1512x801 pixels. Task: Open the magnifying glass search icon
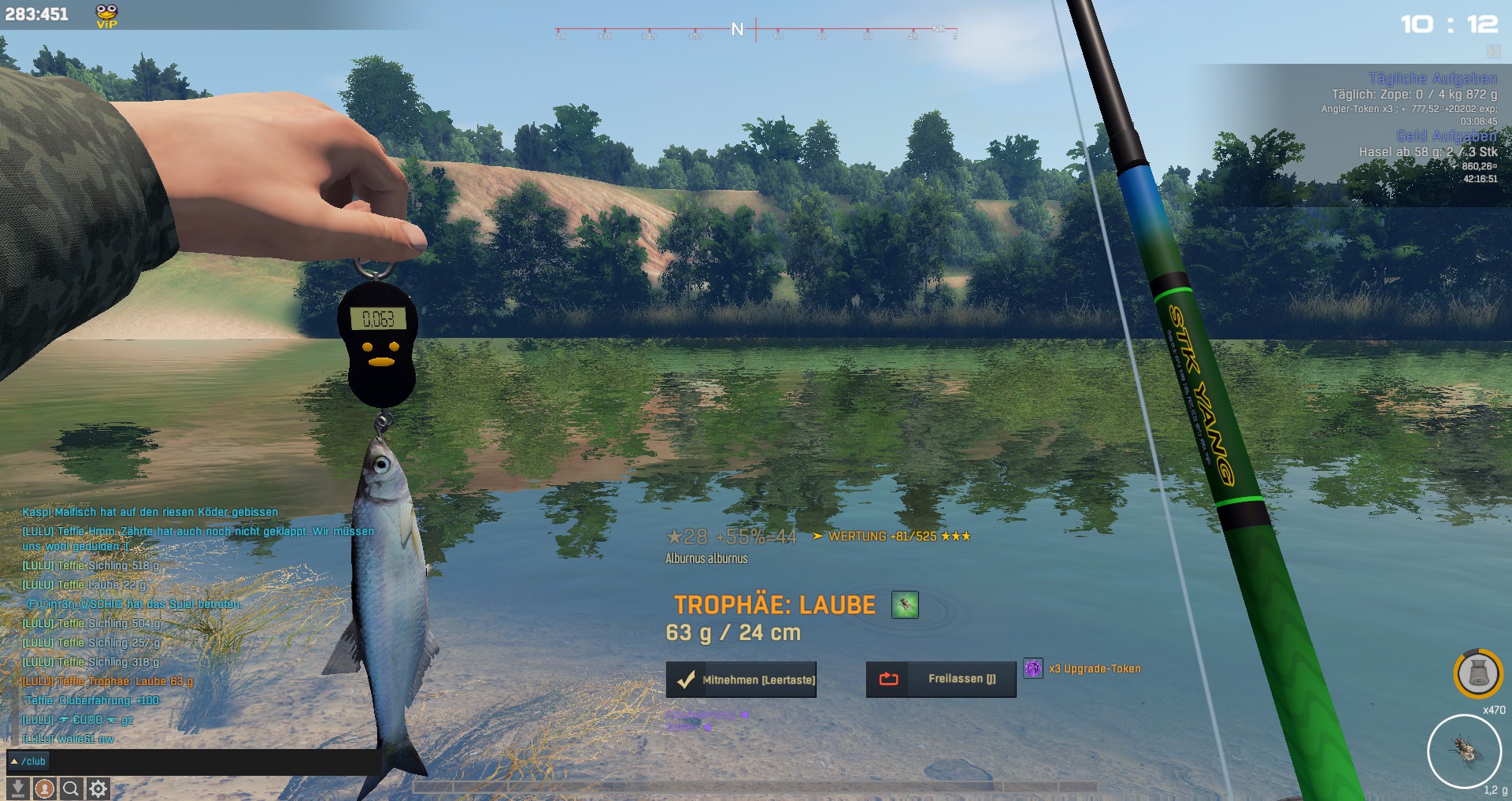(x=71, y=788)
